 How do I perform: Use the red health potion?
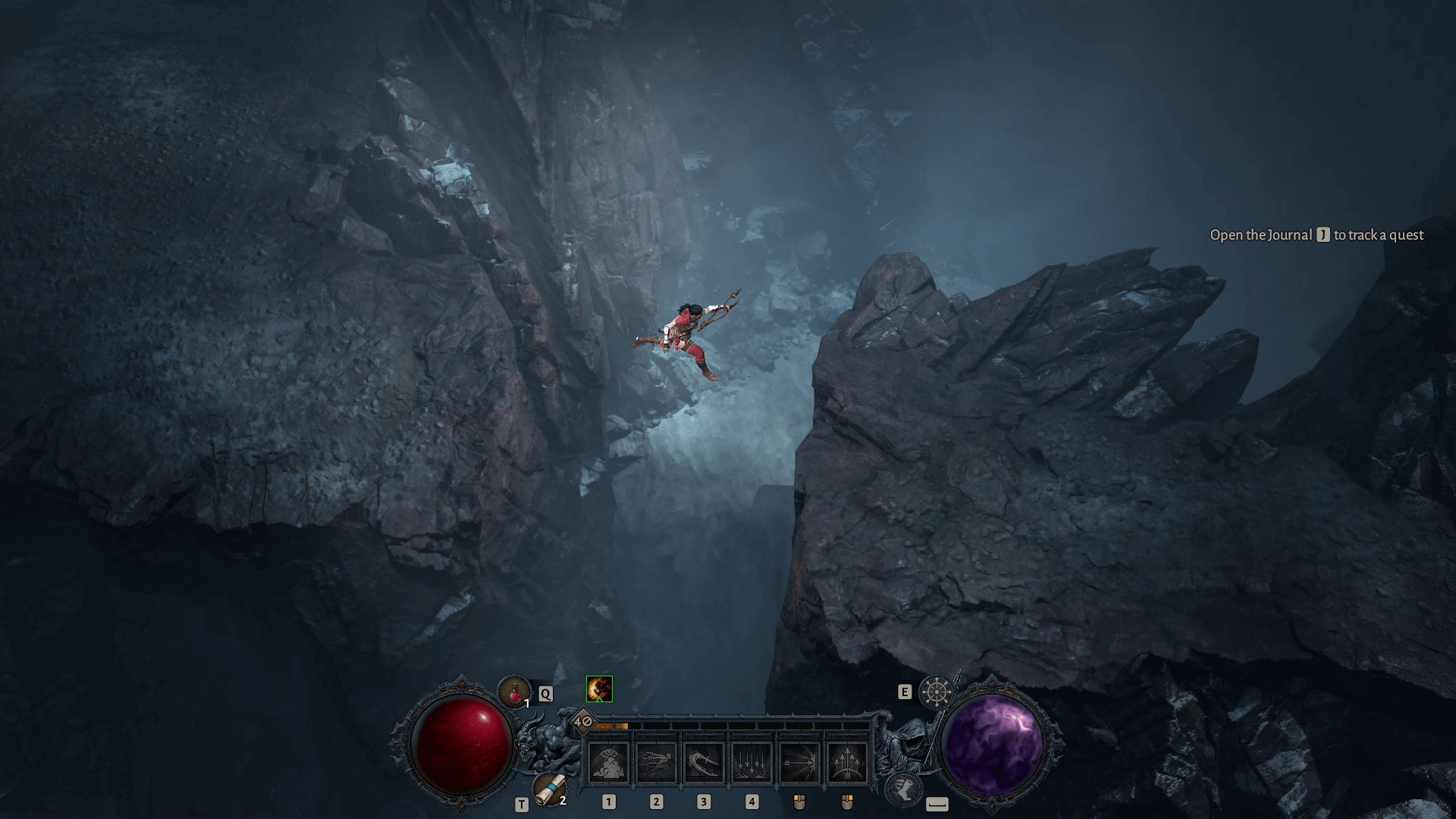514,692
